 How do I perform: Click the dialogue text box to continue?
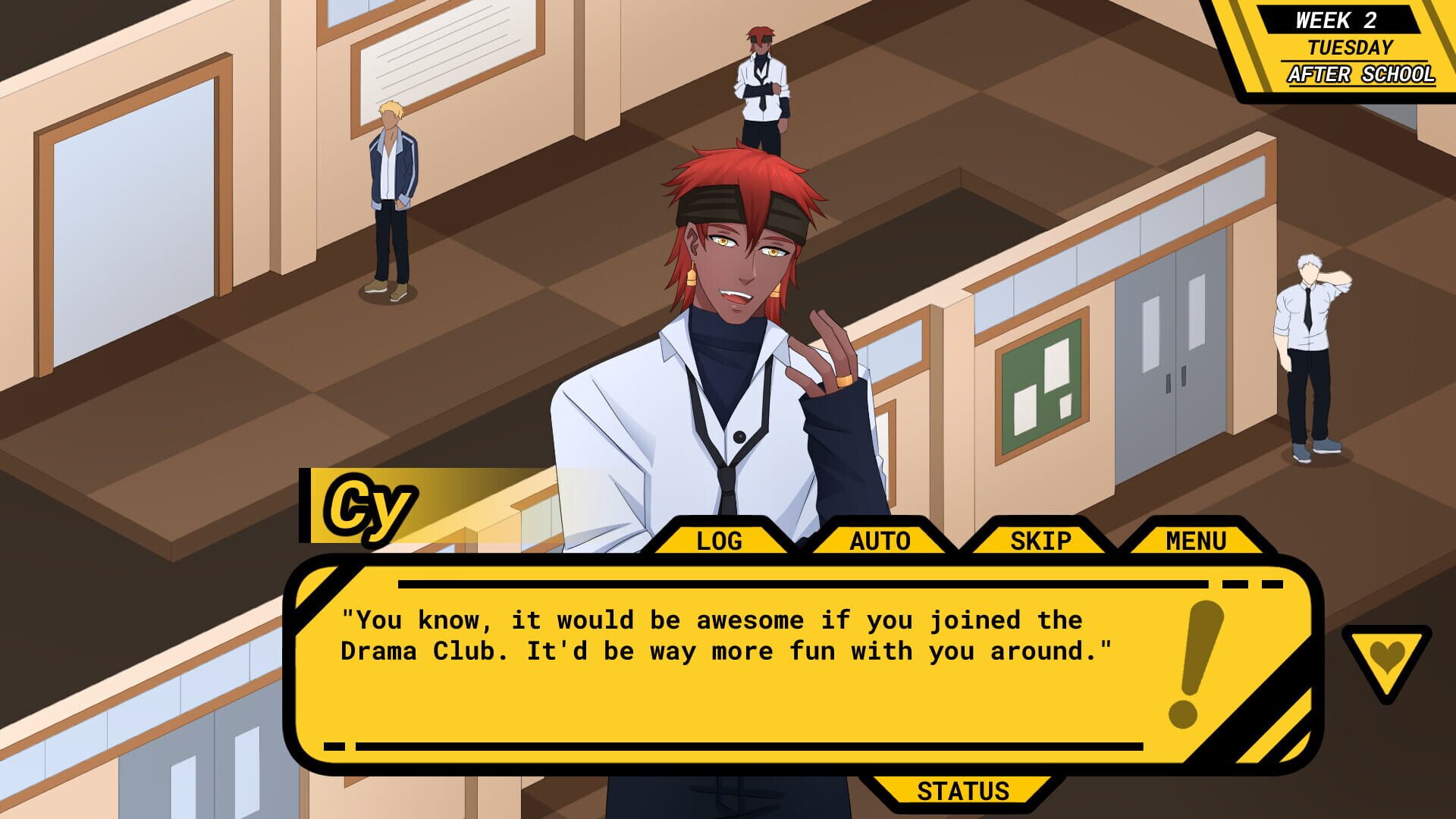[x=758, y=660]
